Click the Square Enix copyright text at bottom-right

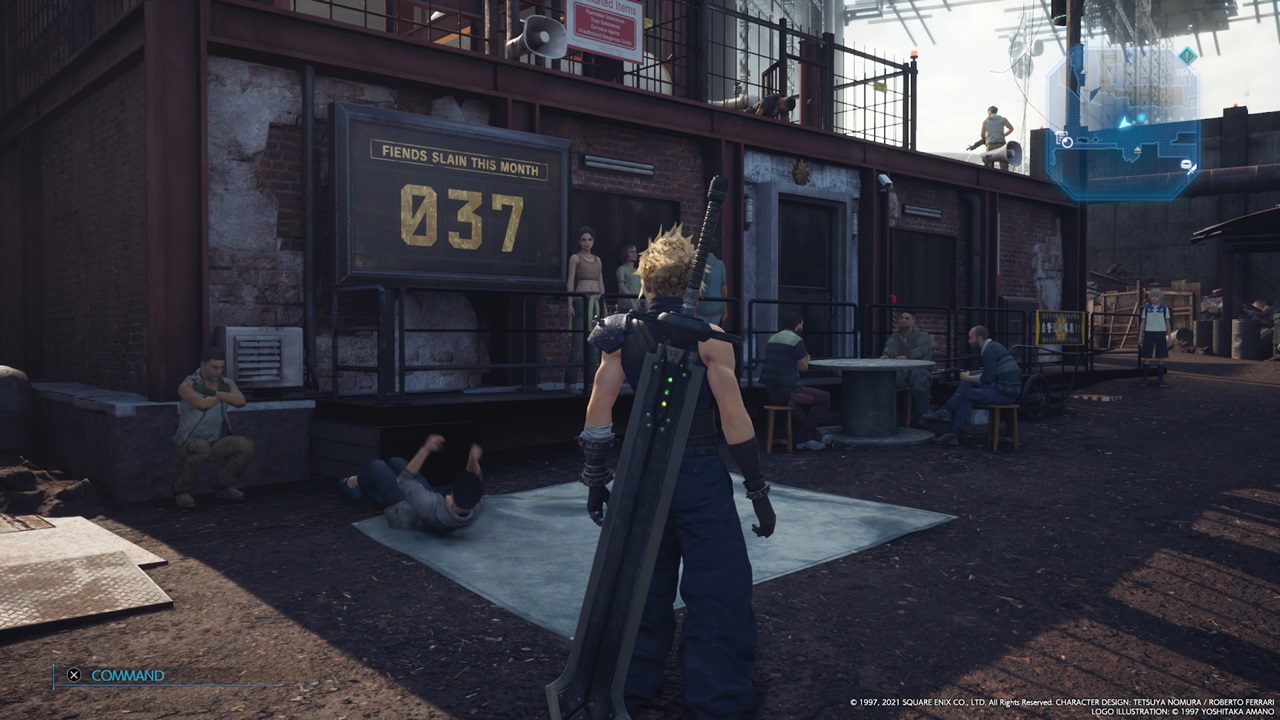coord(1060,705)
